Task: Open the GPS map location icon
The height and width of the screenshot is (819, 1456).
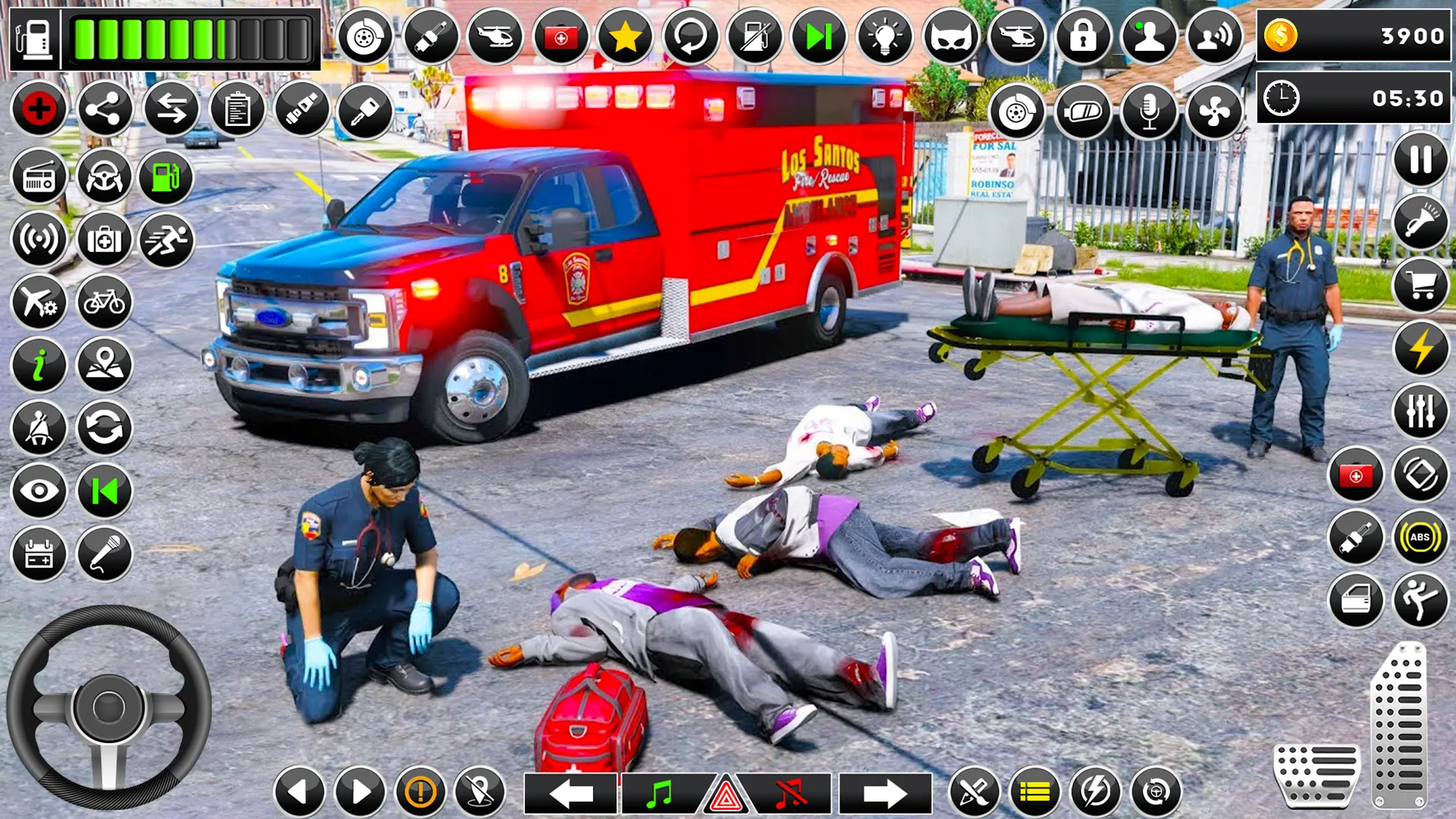Action: point(105,365)
